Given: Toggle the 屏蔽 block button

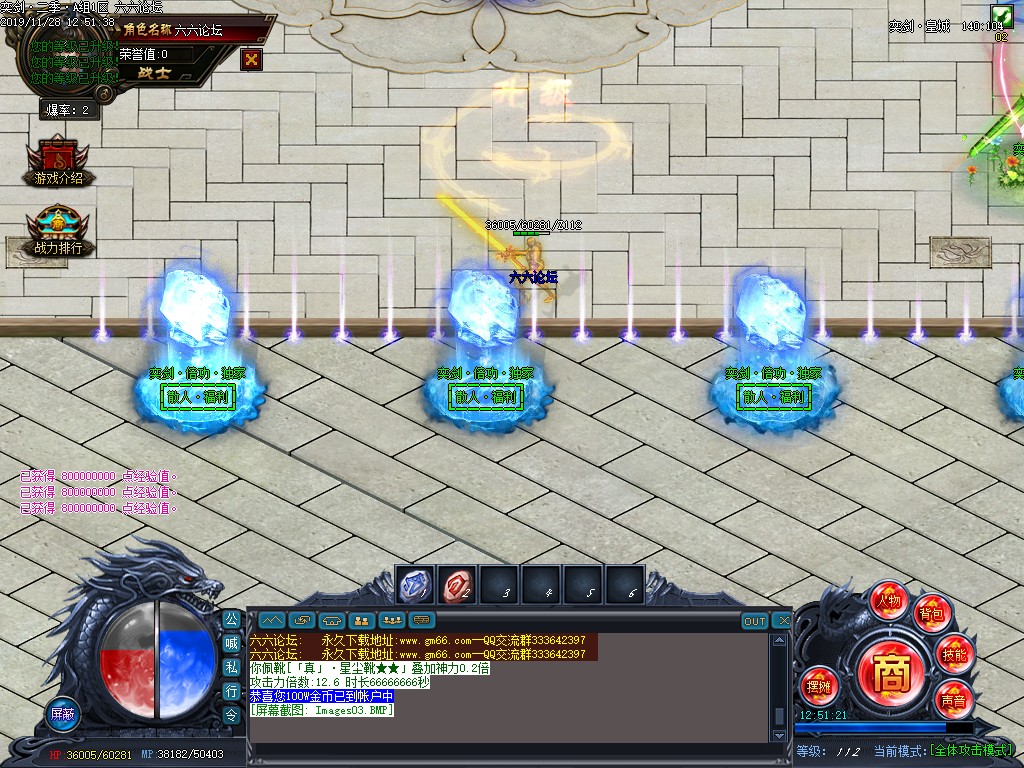Looking at the screenshot, I should 63,713.
